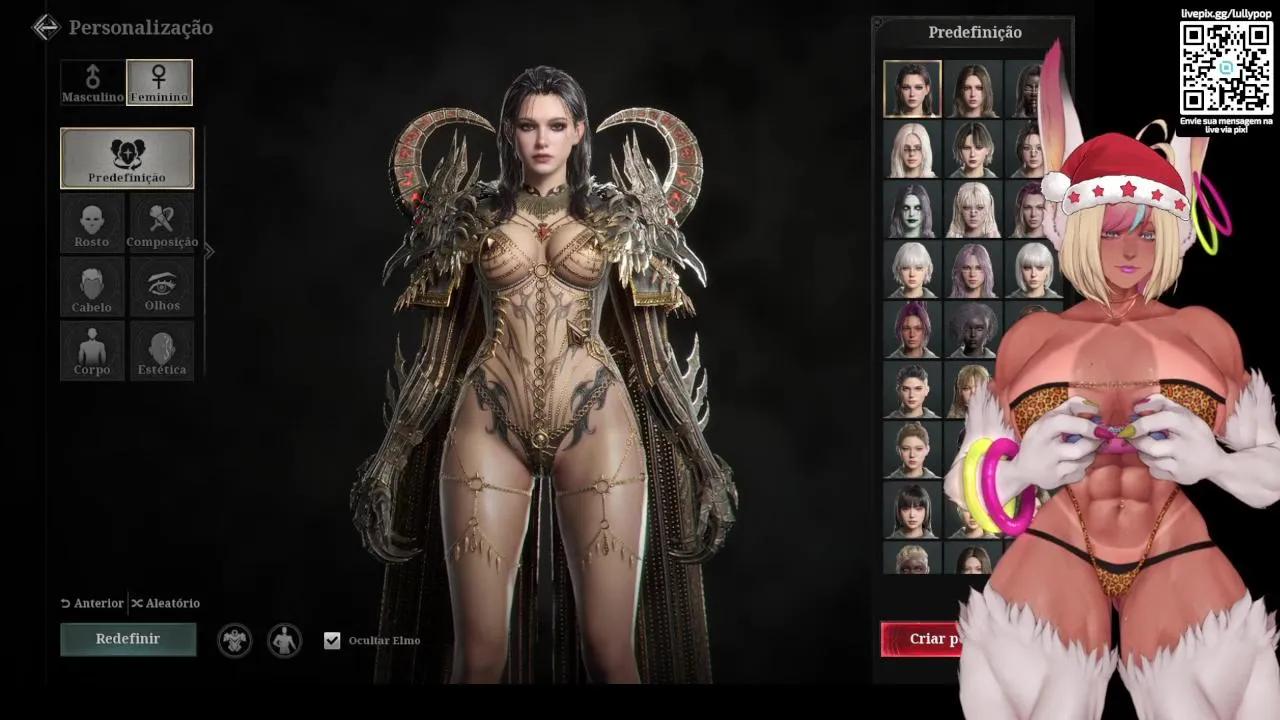
Task: Open the Composição customization category
Action: (x=161, y=222)
